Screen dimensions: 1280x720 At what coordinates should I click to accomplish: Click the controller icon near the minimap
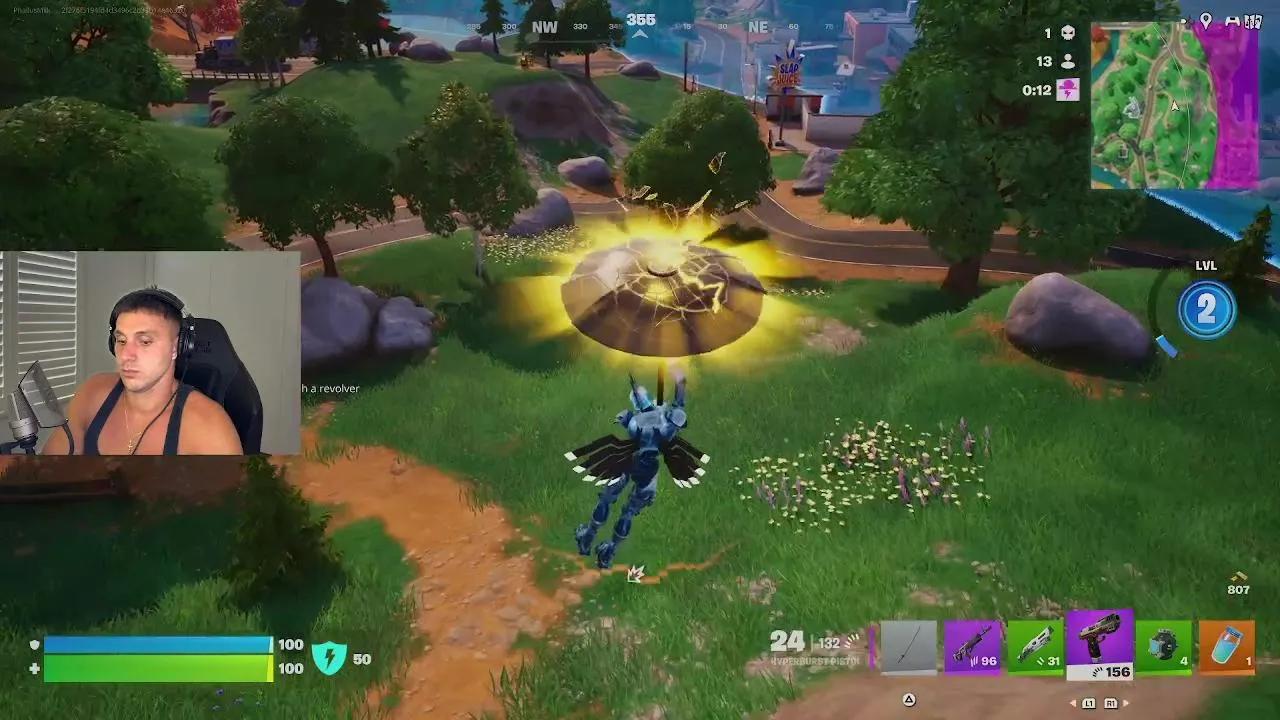(x=1233, y=20)
